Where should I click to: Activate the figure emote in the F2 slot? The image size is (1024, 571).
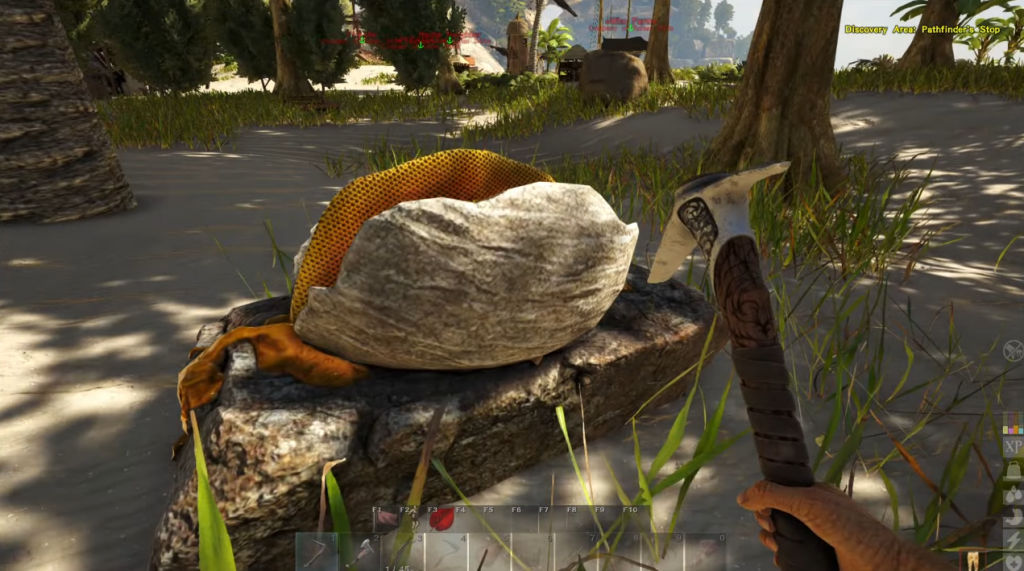tap(412, 519)
